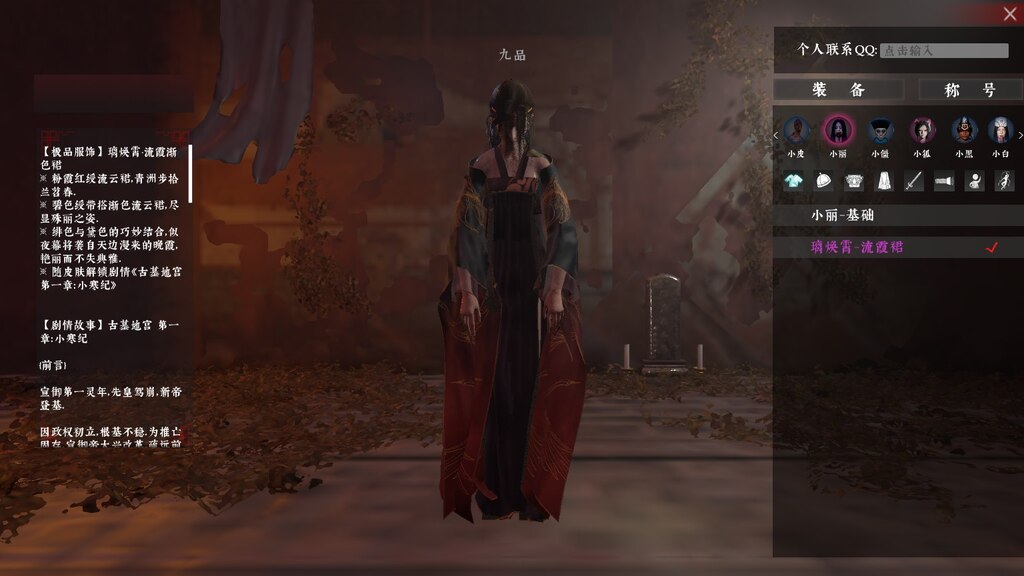1024x576 pixels.
Task: Show more characters with the right arrow
Action: tap(1019, 135)
